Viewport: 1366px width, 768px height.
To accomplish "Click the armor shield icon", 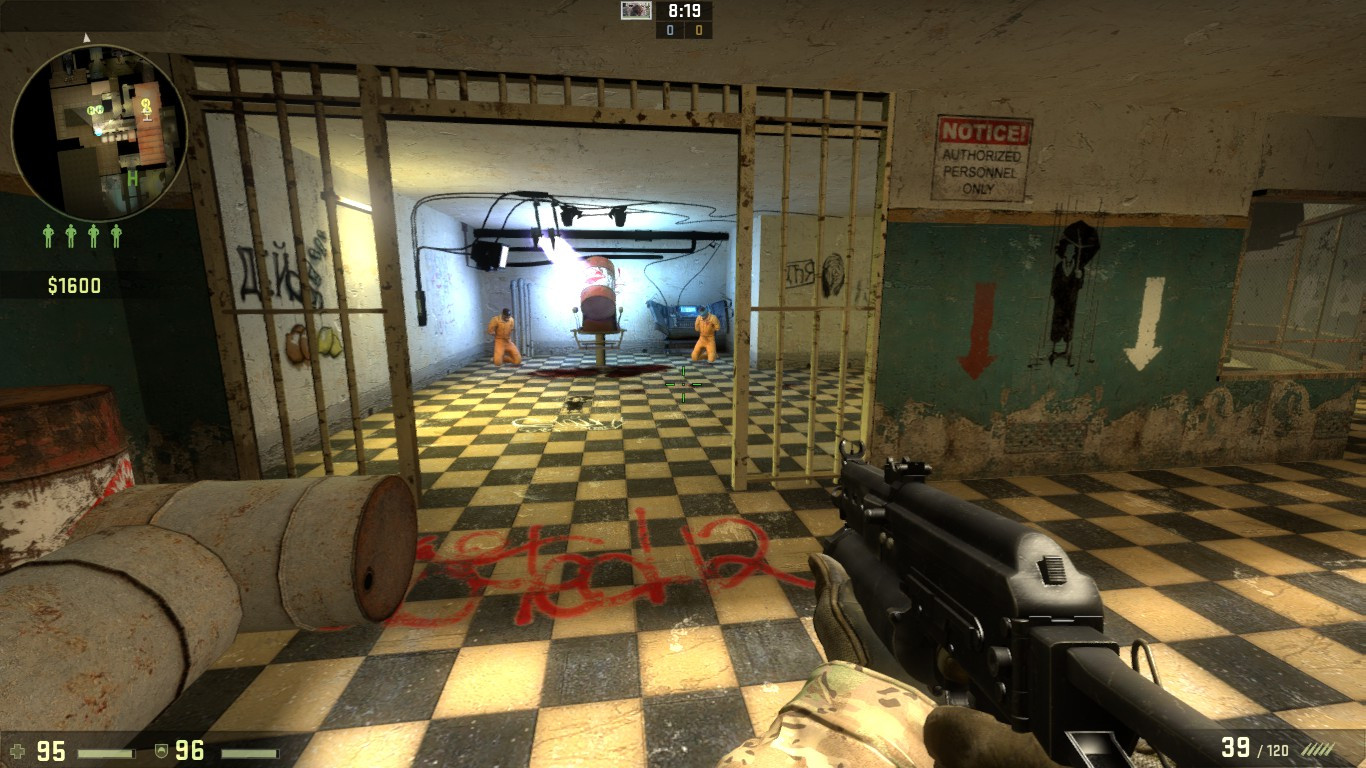I will click(x=162, y=751).
